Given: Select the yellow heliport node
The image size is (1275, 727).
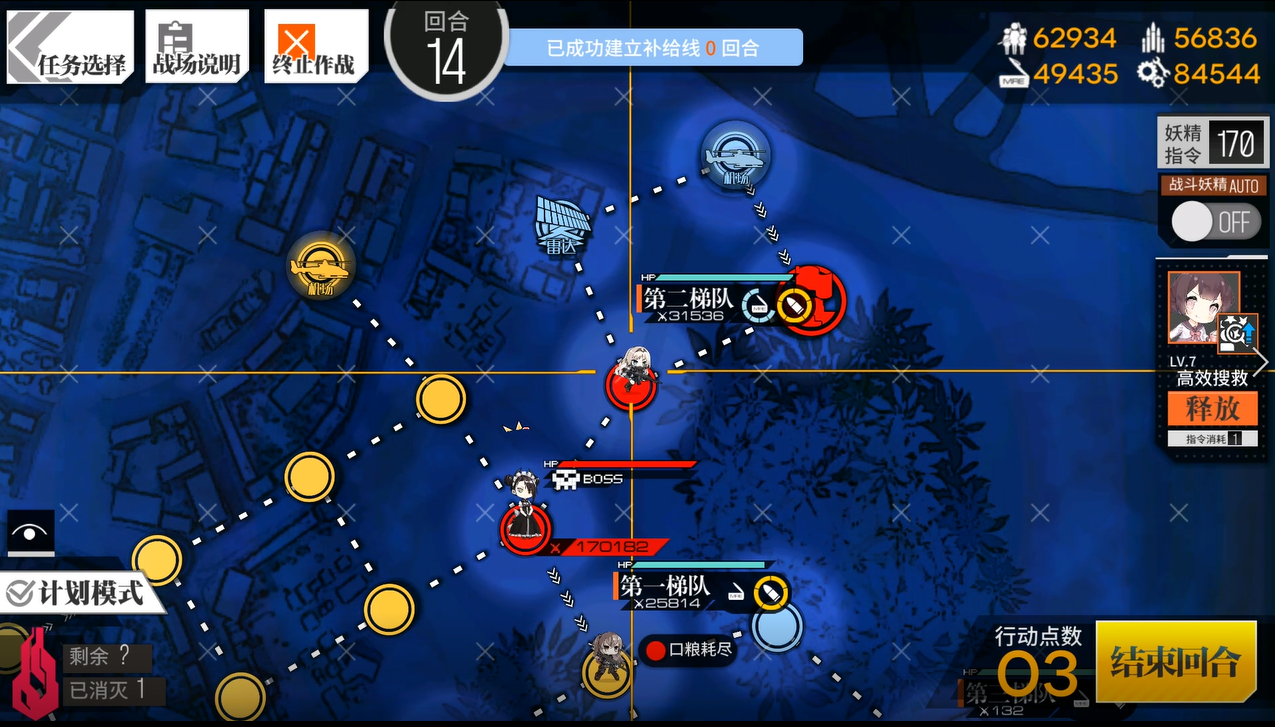Looking at the screenshot, I should pyautogui.click(x=321, y=266).
